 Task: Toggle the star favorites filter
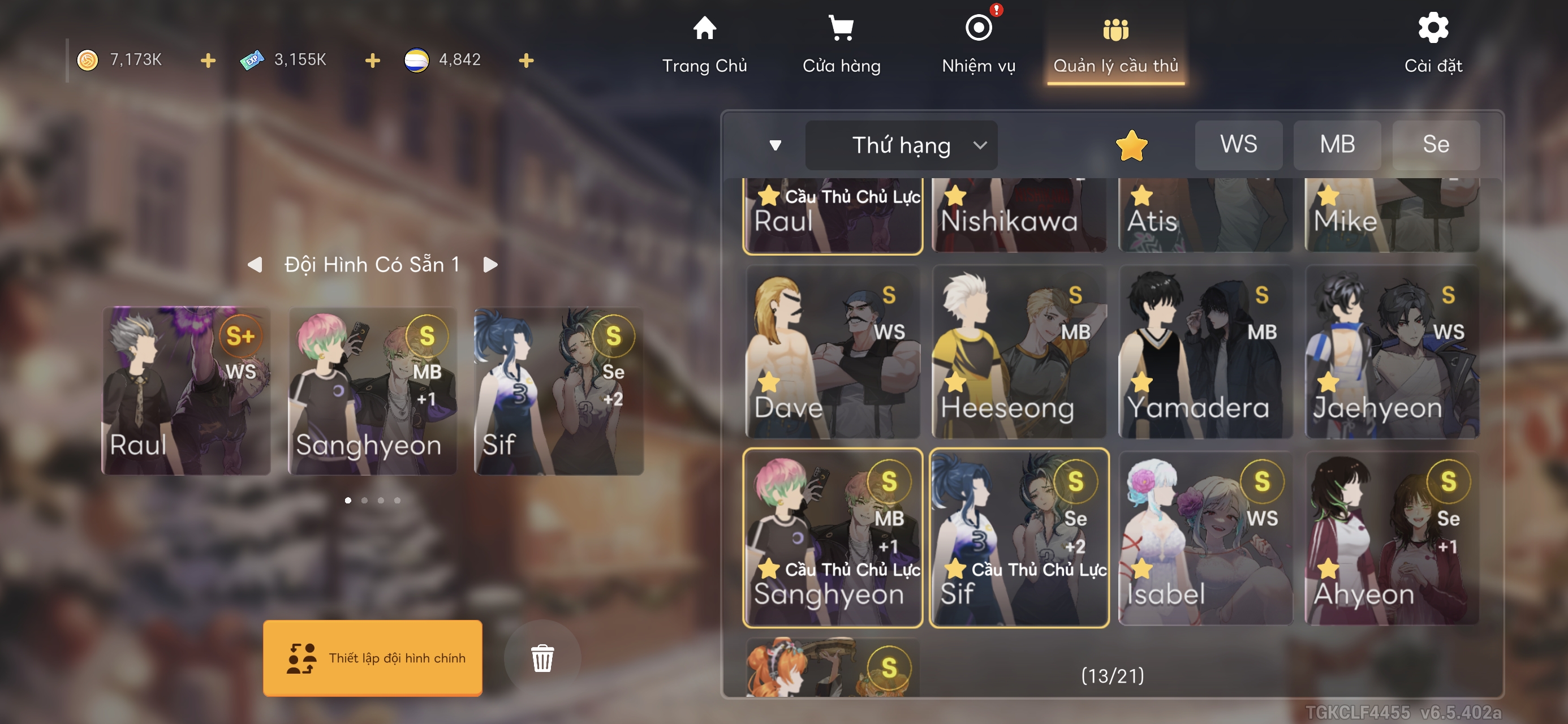coord(1131,145)
